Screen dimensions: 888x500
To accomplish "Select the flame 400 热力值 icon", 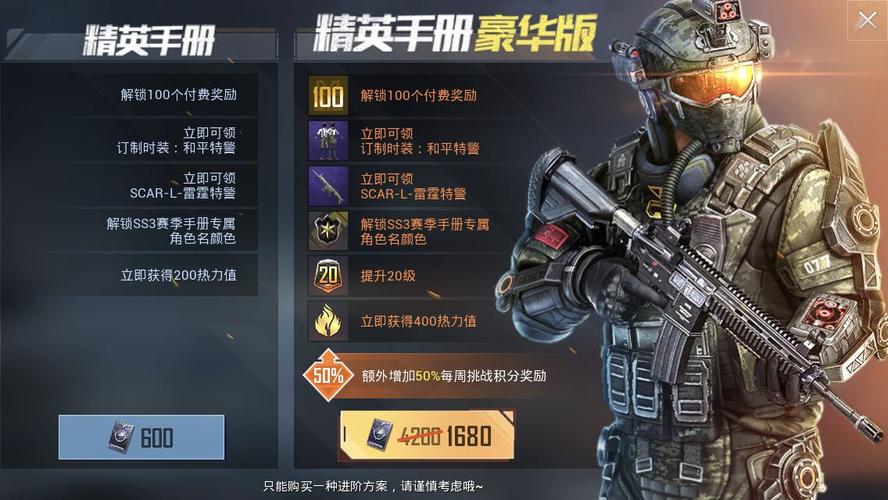I will 327,321.
